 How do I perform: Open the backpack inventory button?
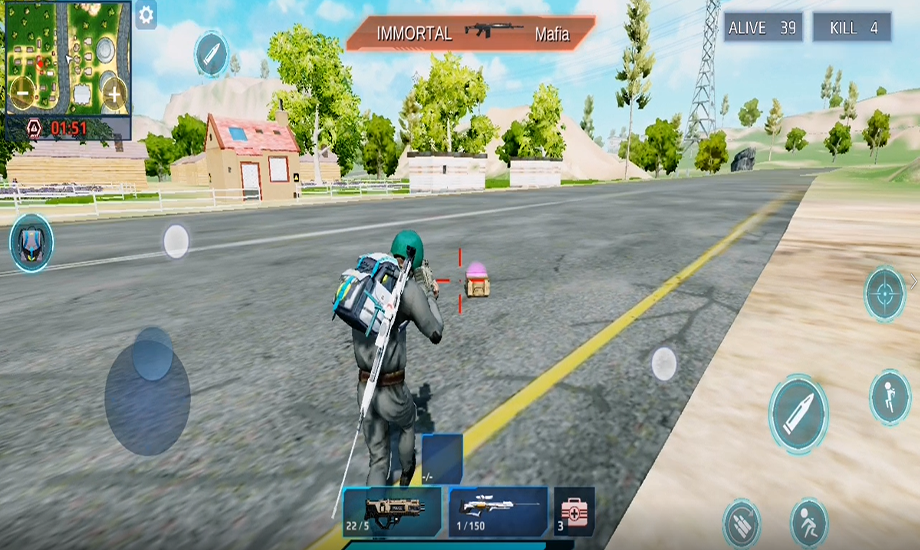point(31,243)
